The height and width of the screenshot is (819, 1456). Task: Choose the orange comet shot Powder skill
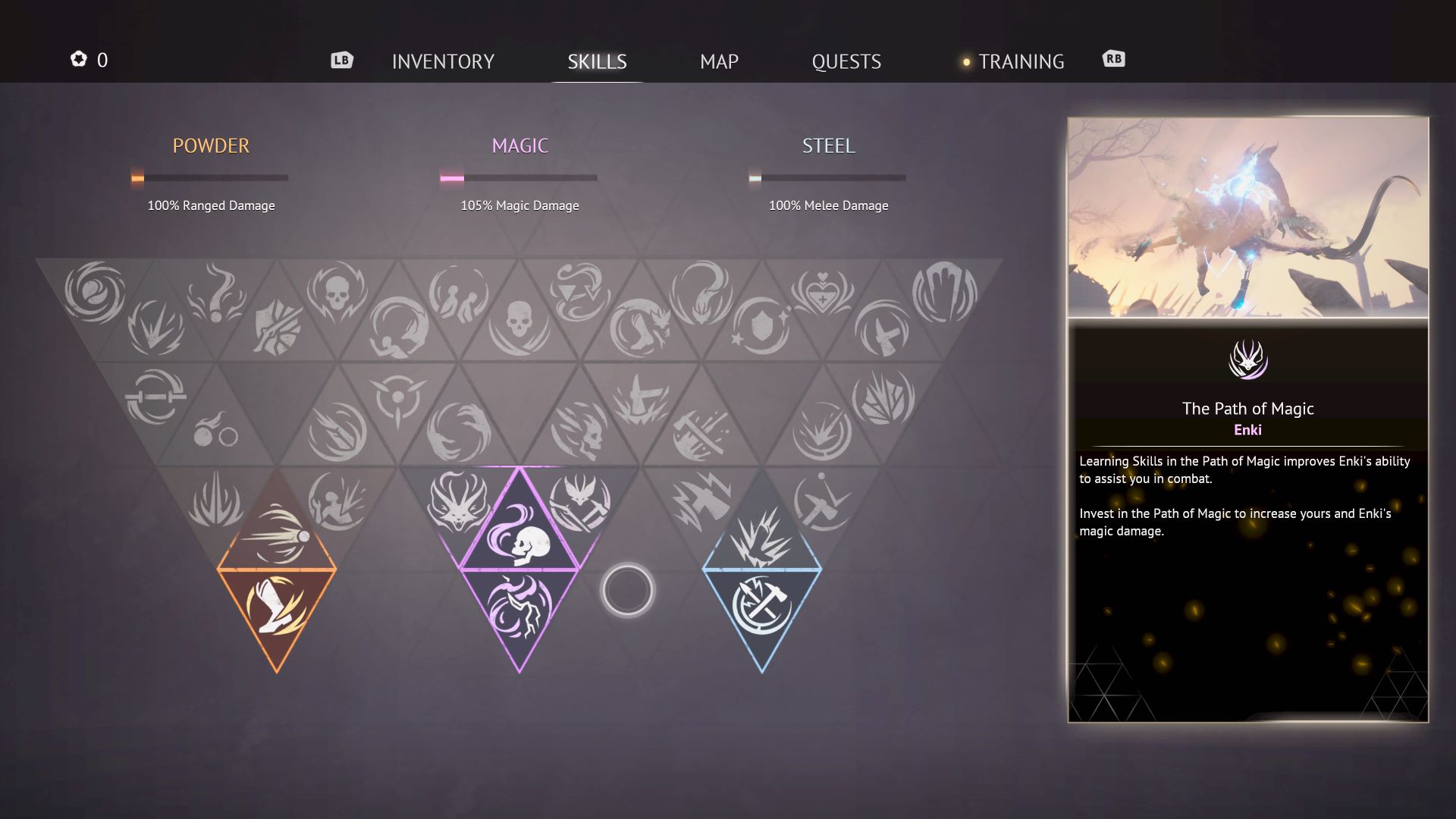tap(278, 535)
